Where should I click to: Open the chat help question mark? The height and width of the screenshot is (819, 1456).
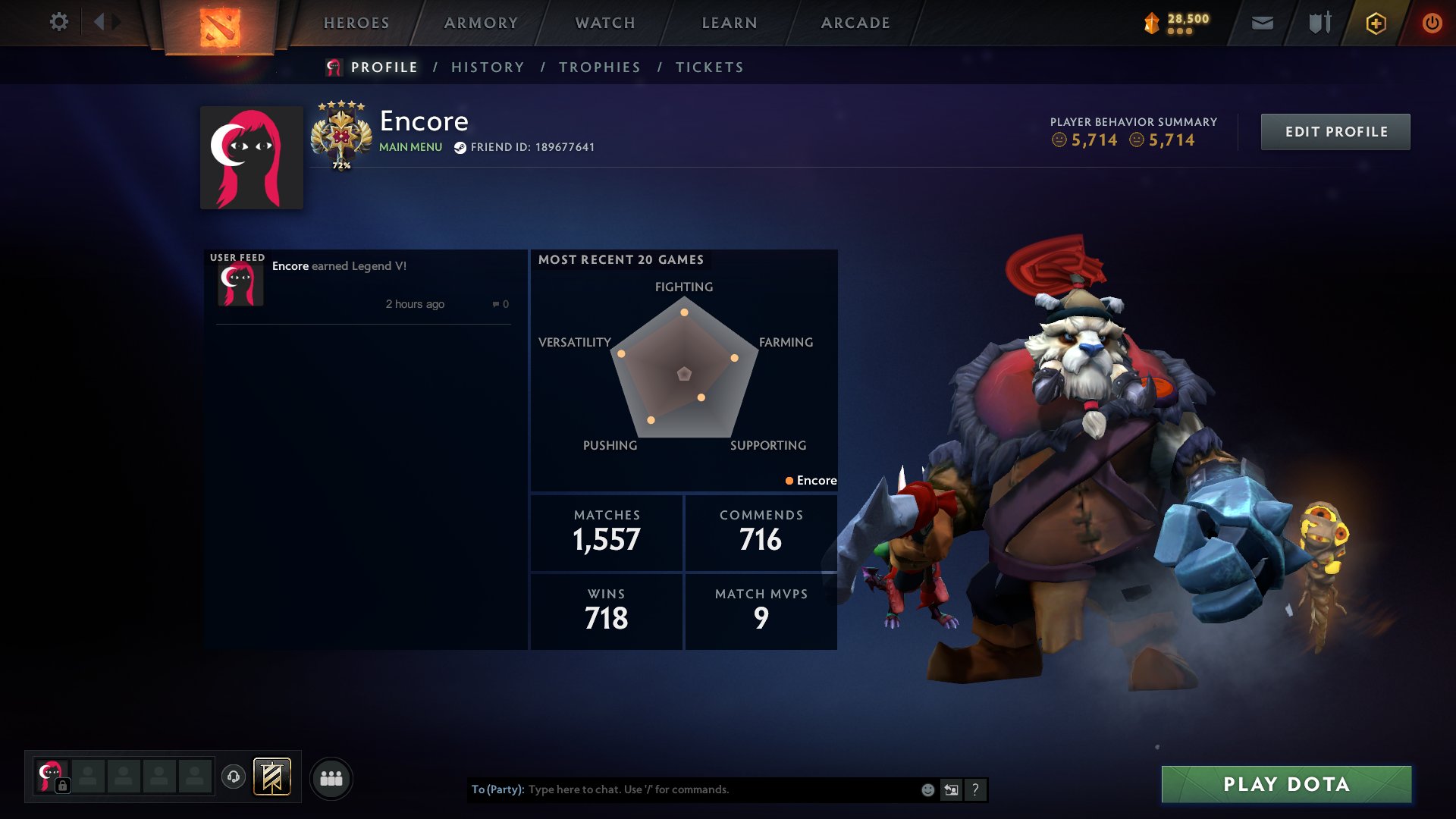coord(975,789)
